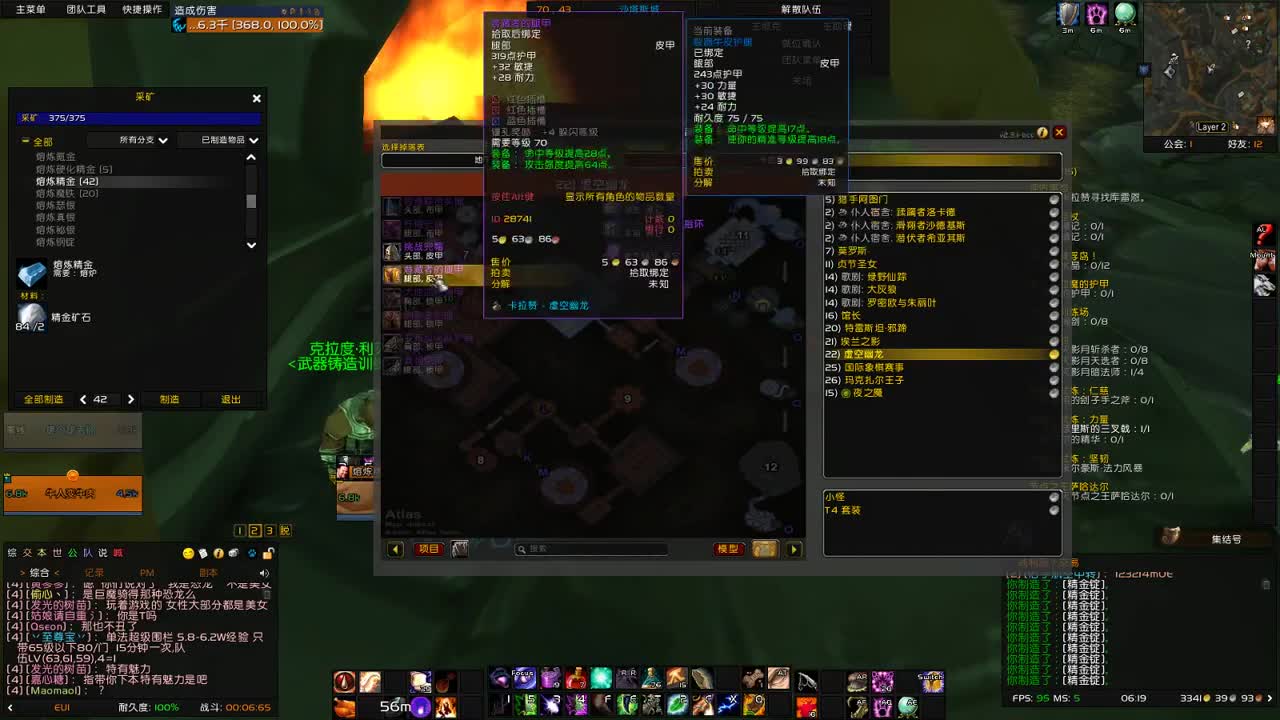This screenshot has width=1280, height=720.
Task: Click the 精金矿石 reagent icon
Action: [33, 315]
